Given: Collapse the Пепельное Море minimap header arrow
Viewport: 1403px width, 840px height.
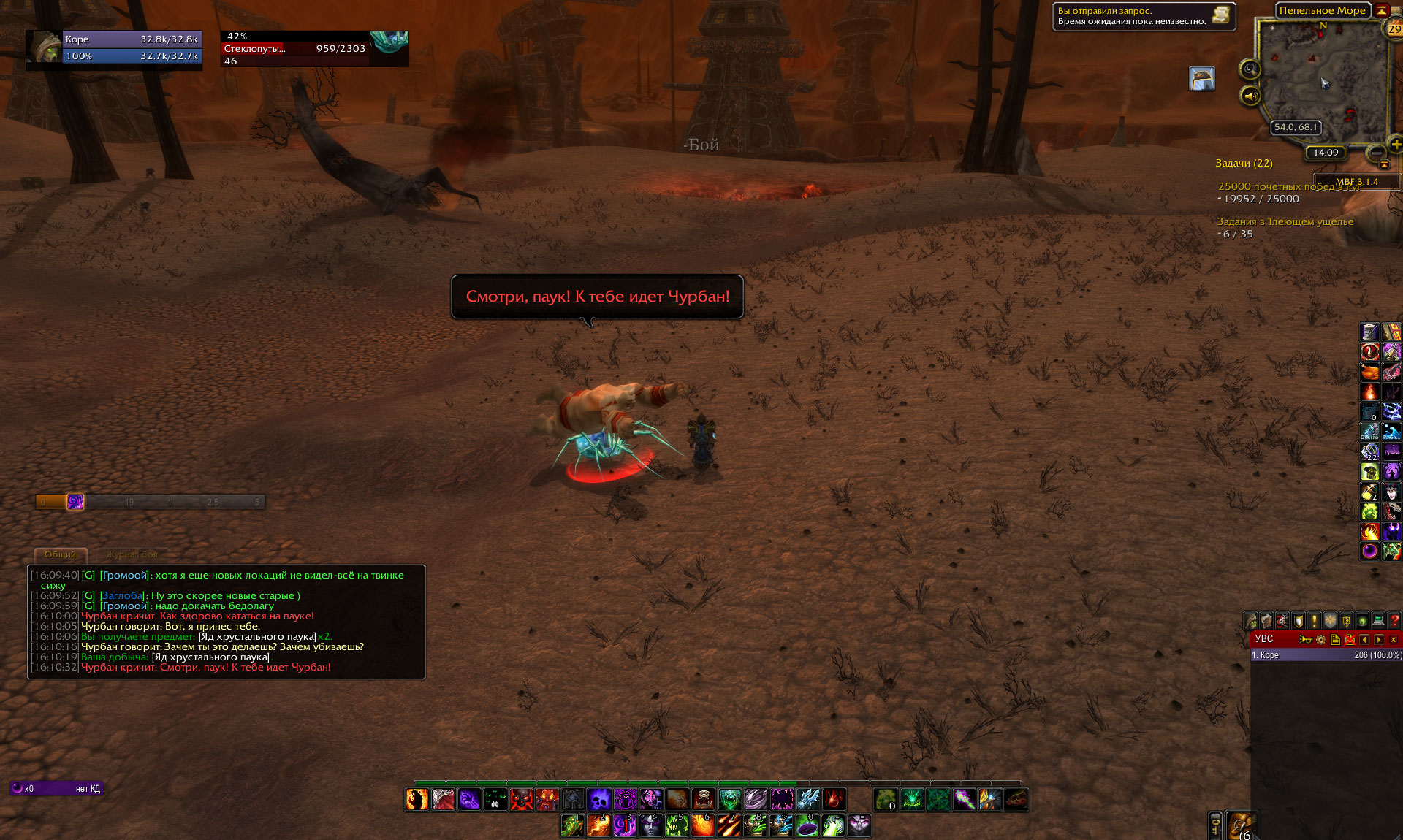Looking at the screenshot, I should point(1382,10).
